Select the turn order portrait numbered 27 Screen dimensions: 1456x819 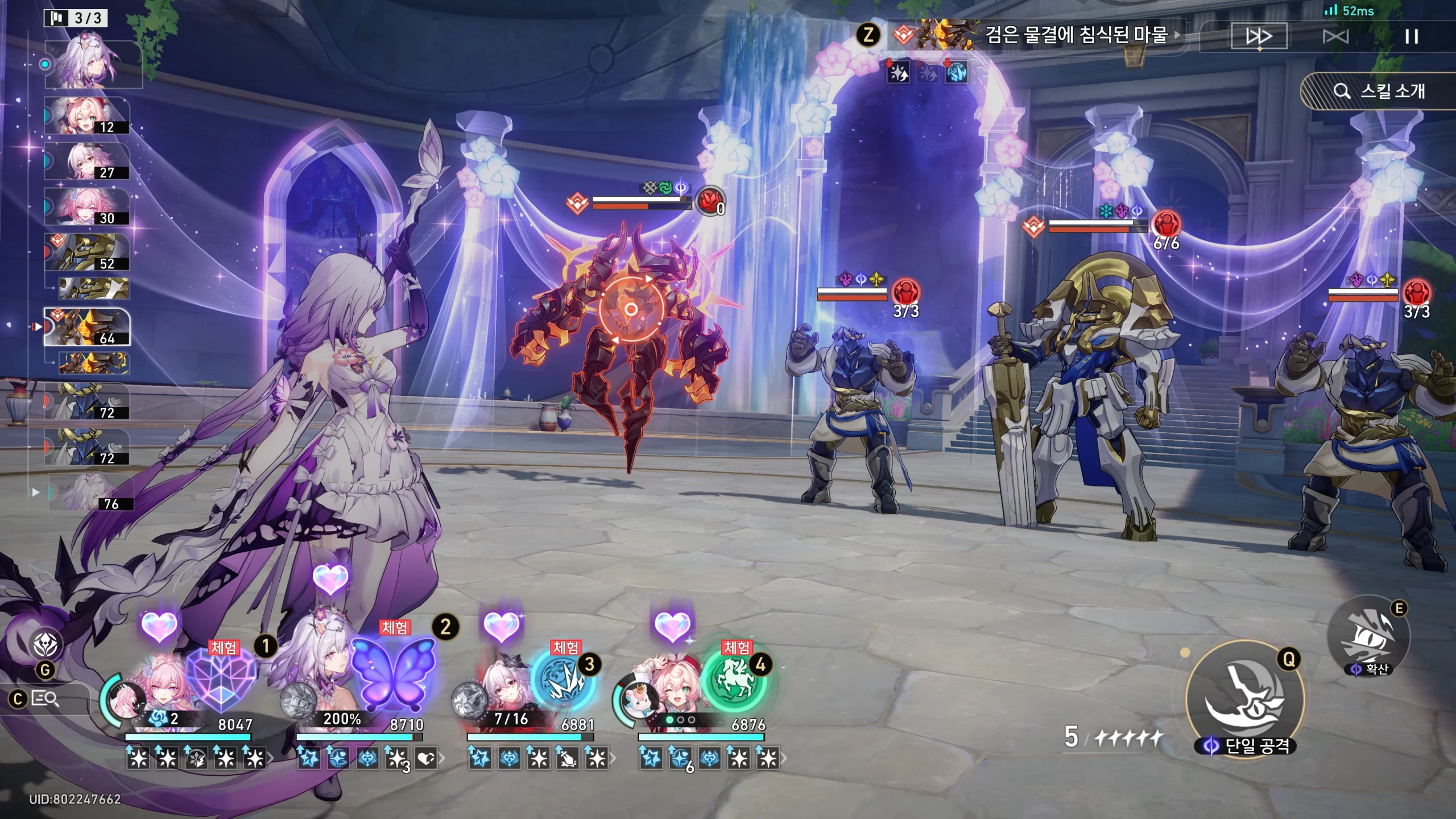[x=87, y=161]
